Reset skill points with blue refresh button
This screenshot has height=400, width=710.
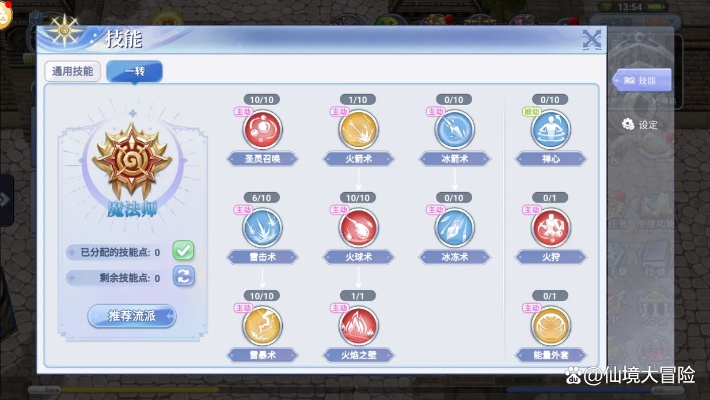(183, 277)
